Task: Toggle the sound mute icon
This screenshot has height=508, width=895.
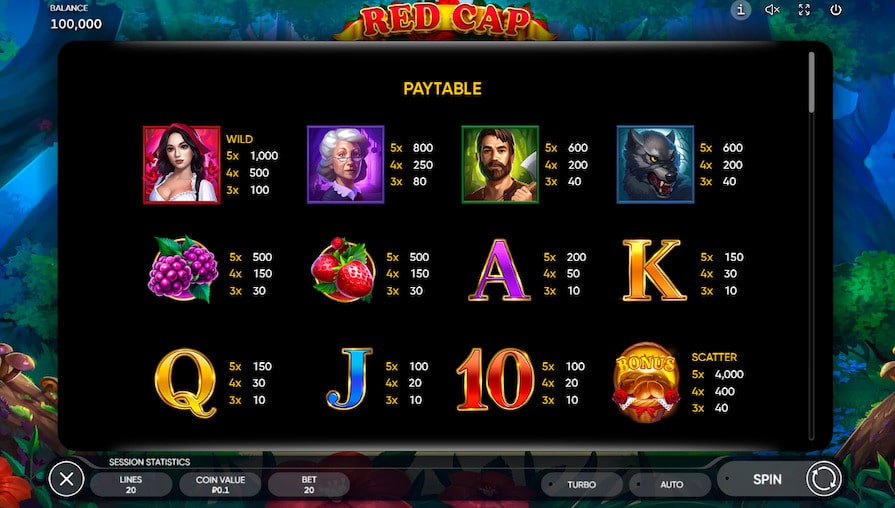Action: (x=772, y=10)
